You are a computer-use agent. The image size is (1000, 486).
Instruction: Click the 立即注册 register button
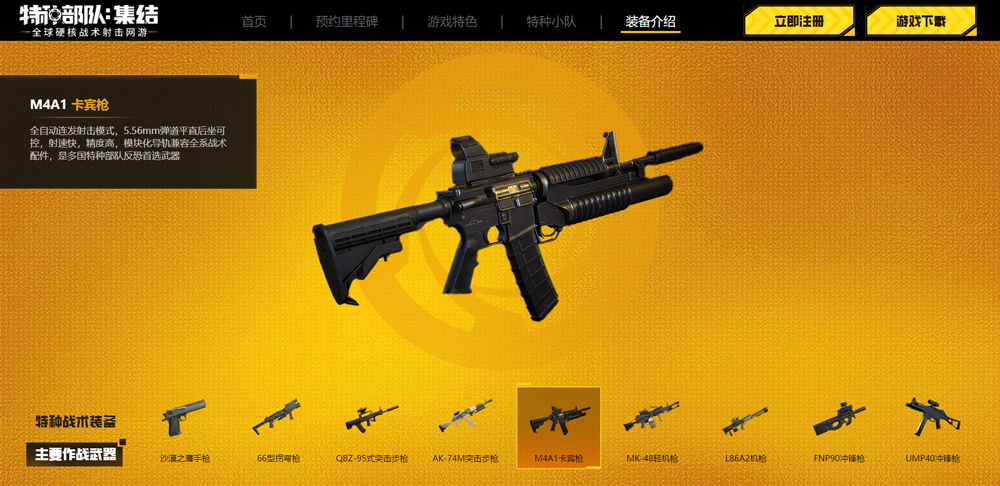(x=798, y=21)
